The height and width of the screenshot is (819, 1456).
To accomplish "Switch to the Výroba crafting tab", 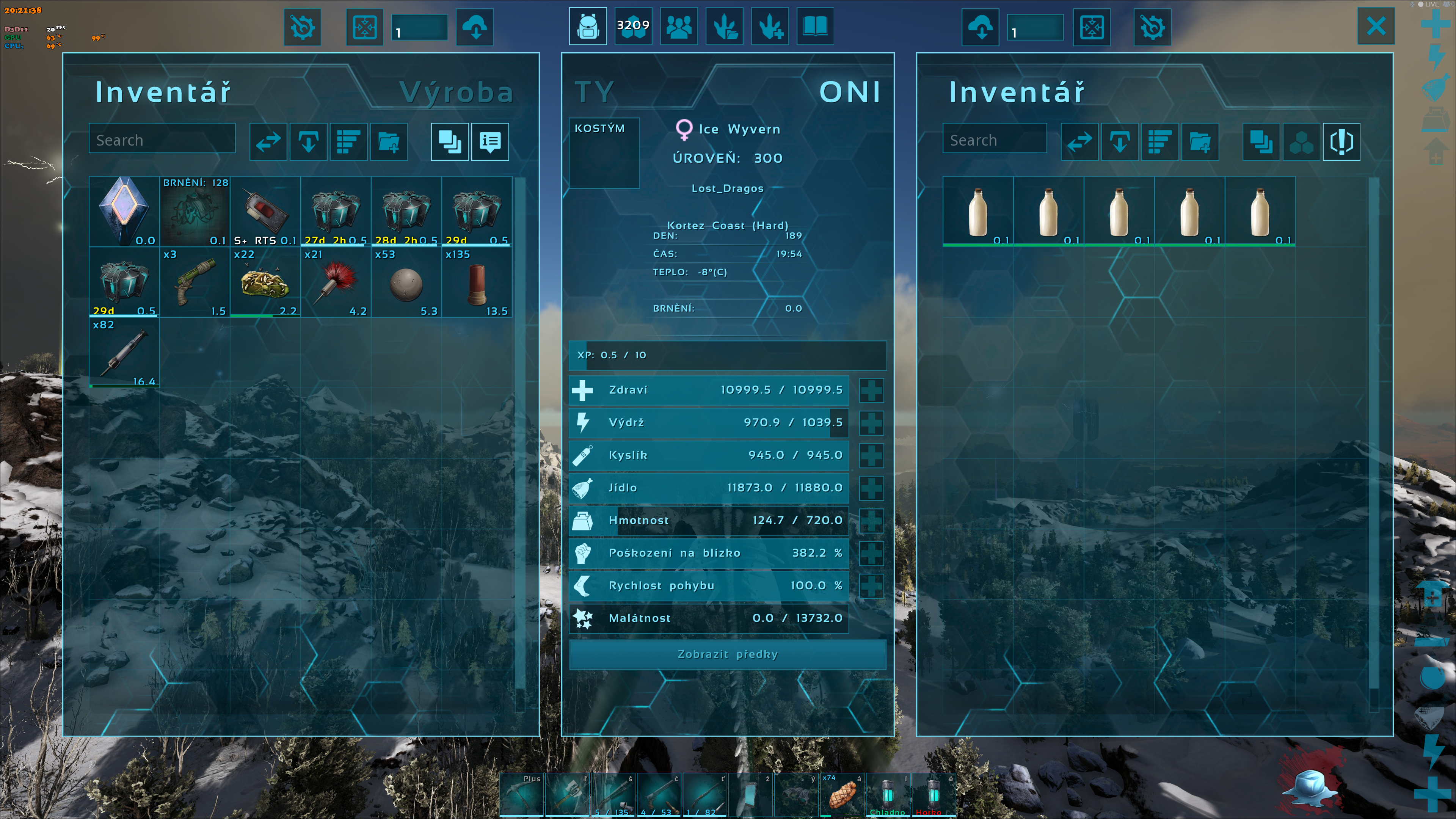I will (455, 92).
